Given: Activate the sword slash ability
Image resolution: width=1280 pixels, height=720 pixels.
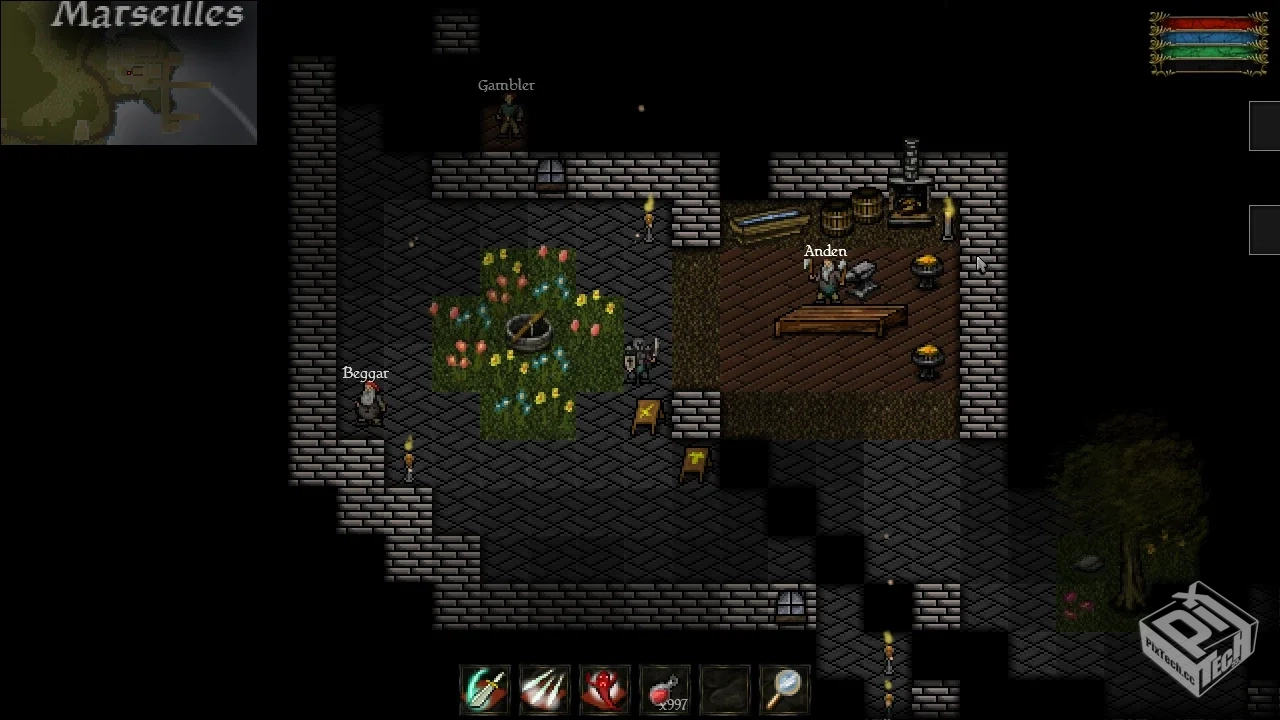Looking at the screenshot, I should (x=485, y=690).
